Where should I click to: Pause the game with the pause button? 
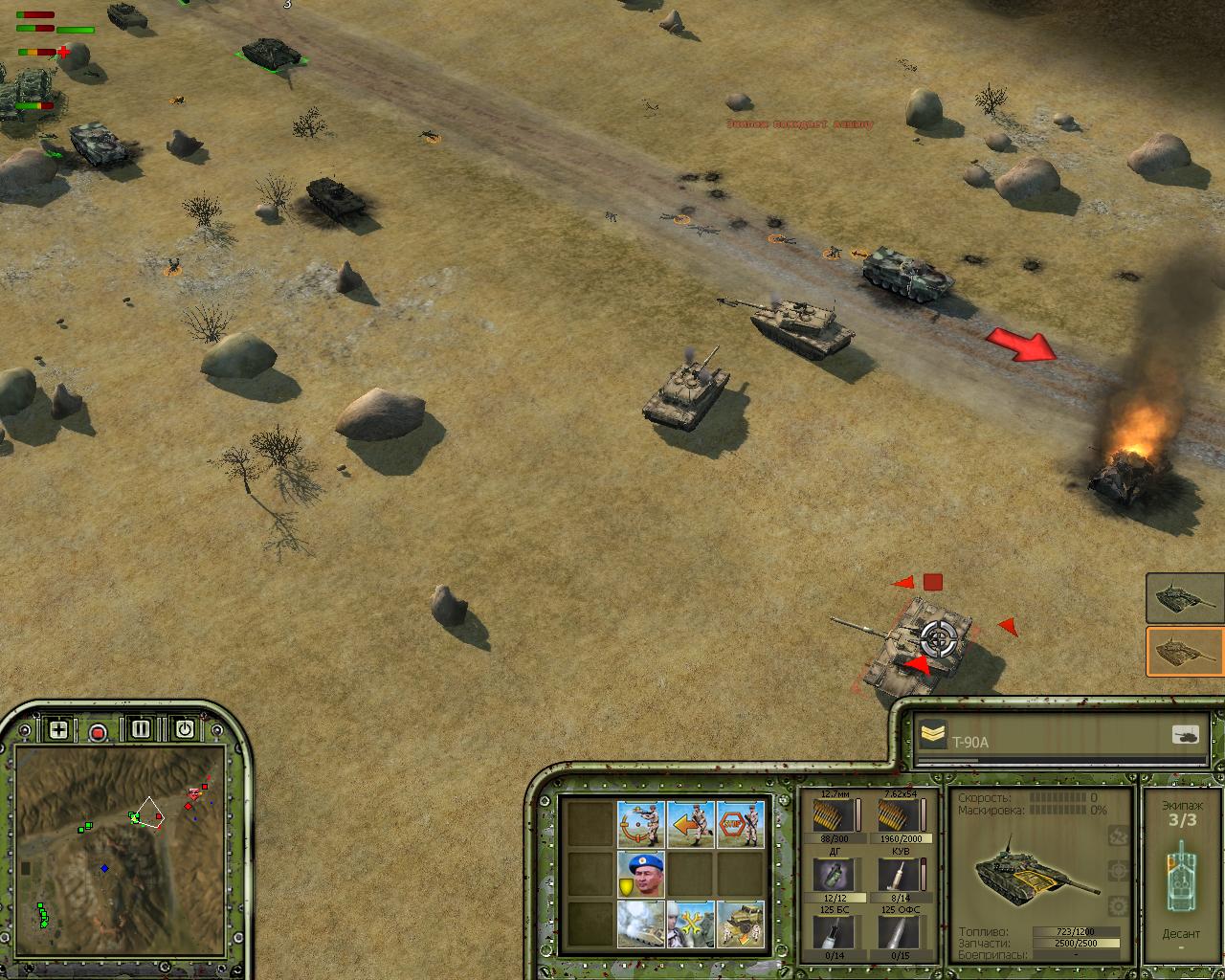point(141,729)
